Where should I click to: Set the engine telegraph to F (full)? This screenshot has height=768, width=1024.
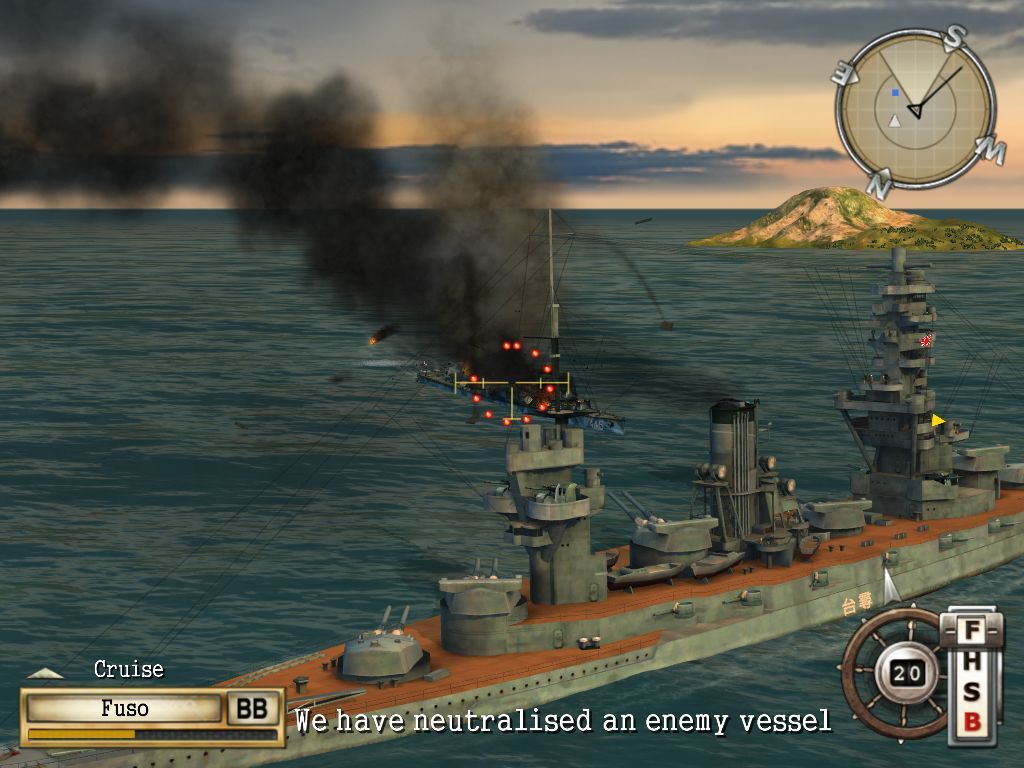point(972,632)
